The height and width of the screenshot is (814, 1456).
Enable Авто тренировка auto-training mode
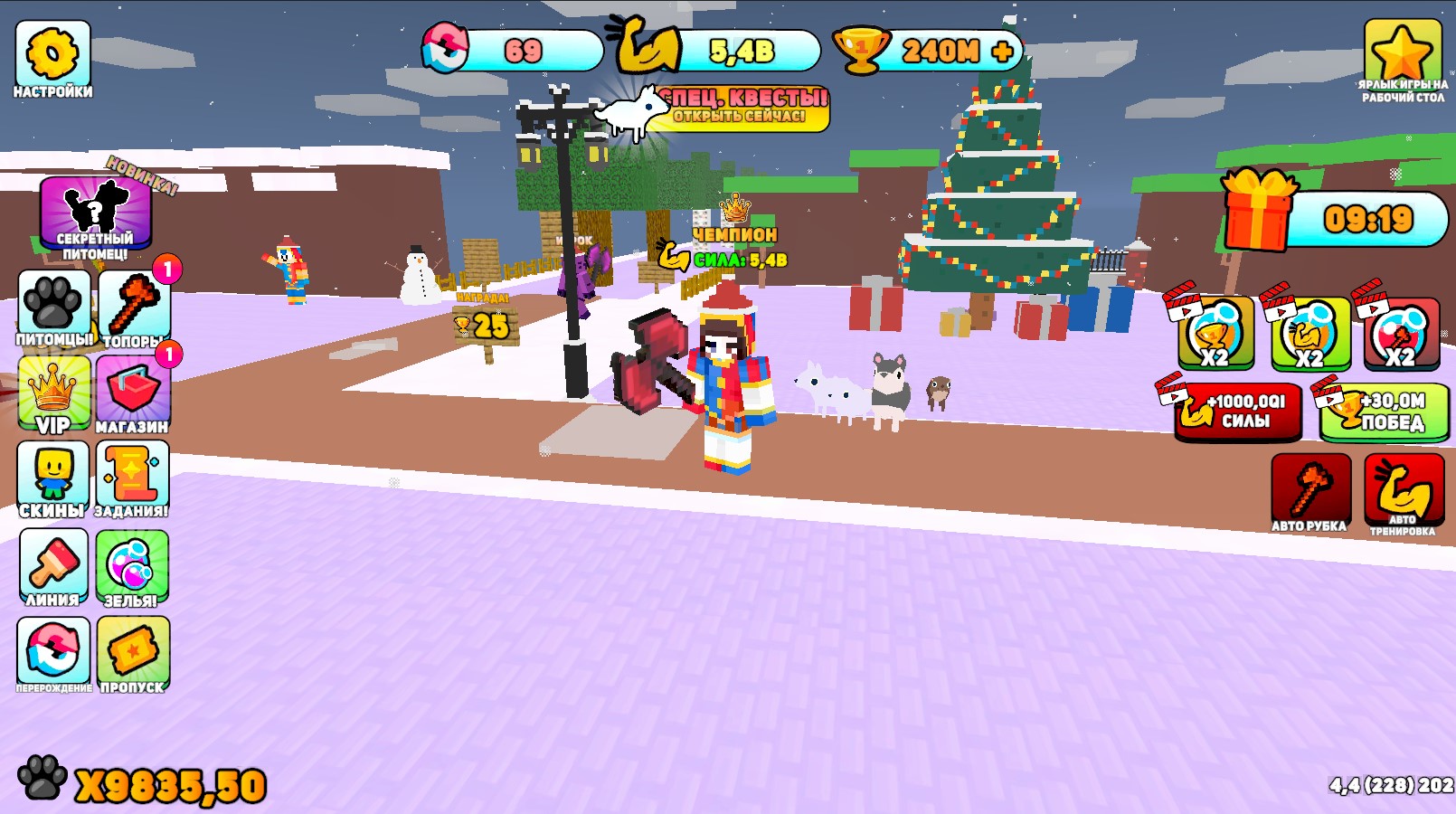pyautogui.click(x=1405, y=488)
